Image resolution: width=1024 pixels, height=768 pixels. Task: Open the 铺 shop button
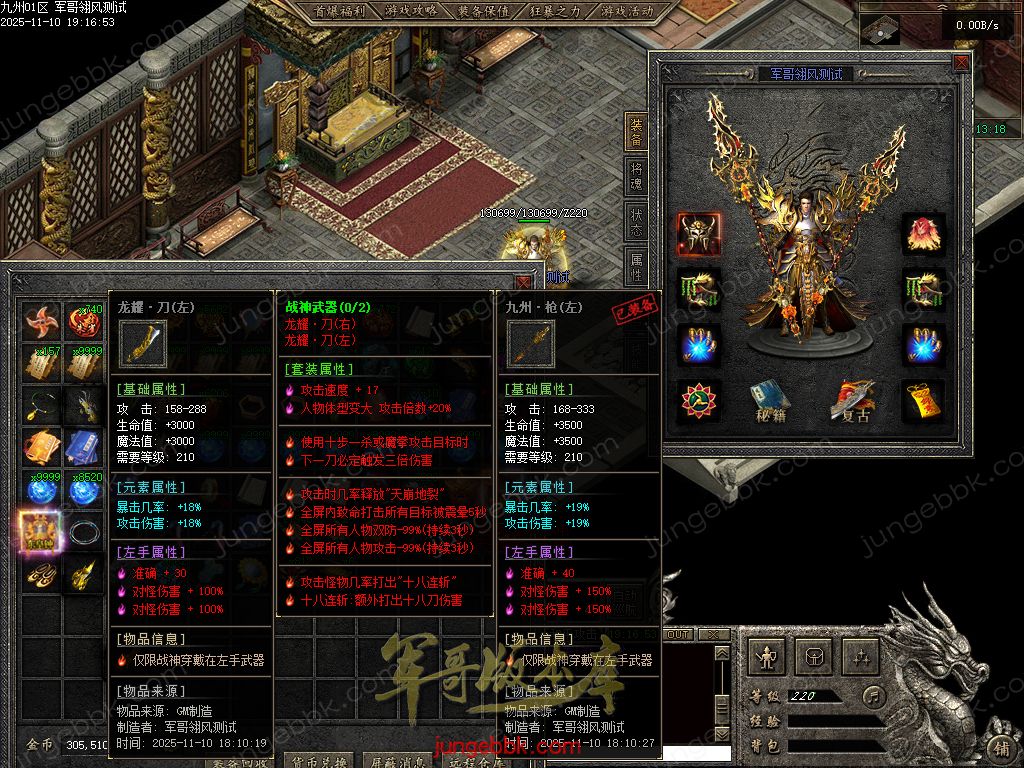tap(1002, 747)
